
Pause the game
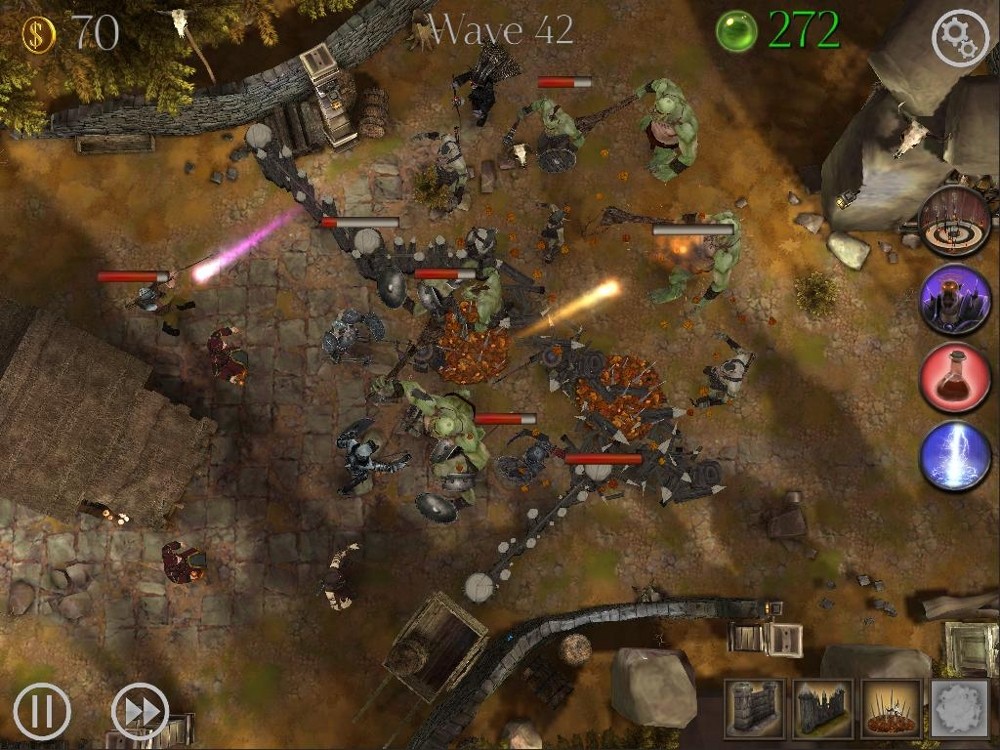tap(42, 711)
